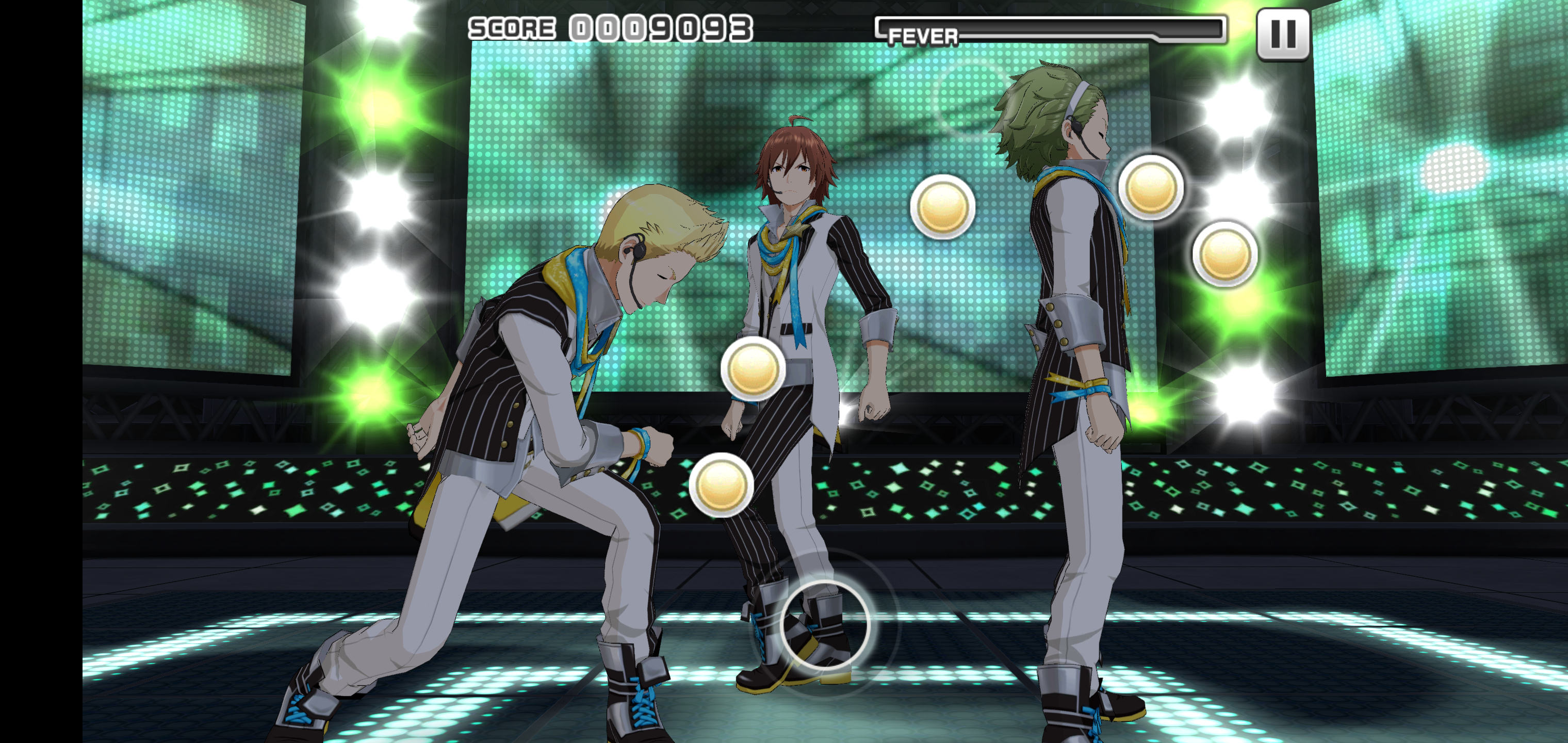This screenshot has width=1568, height=743.
Task: Tap the bright white hollow ring marker
Action: pyautogui.click(x=825, y=625)
